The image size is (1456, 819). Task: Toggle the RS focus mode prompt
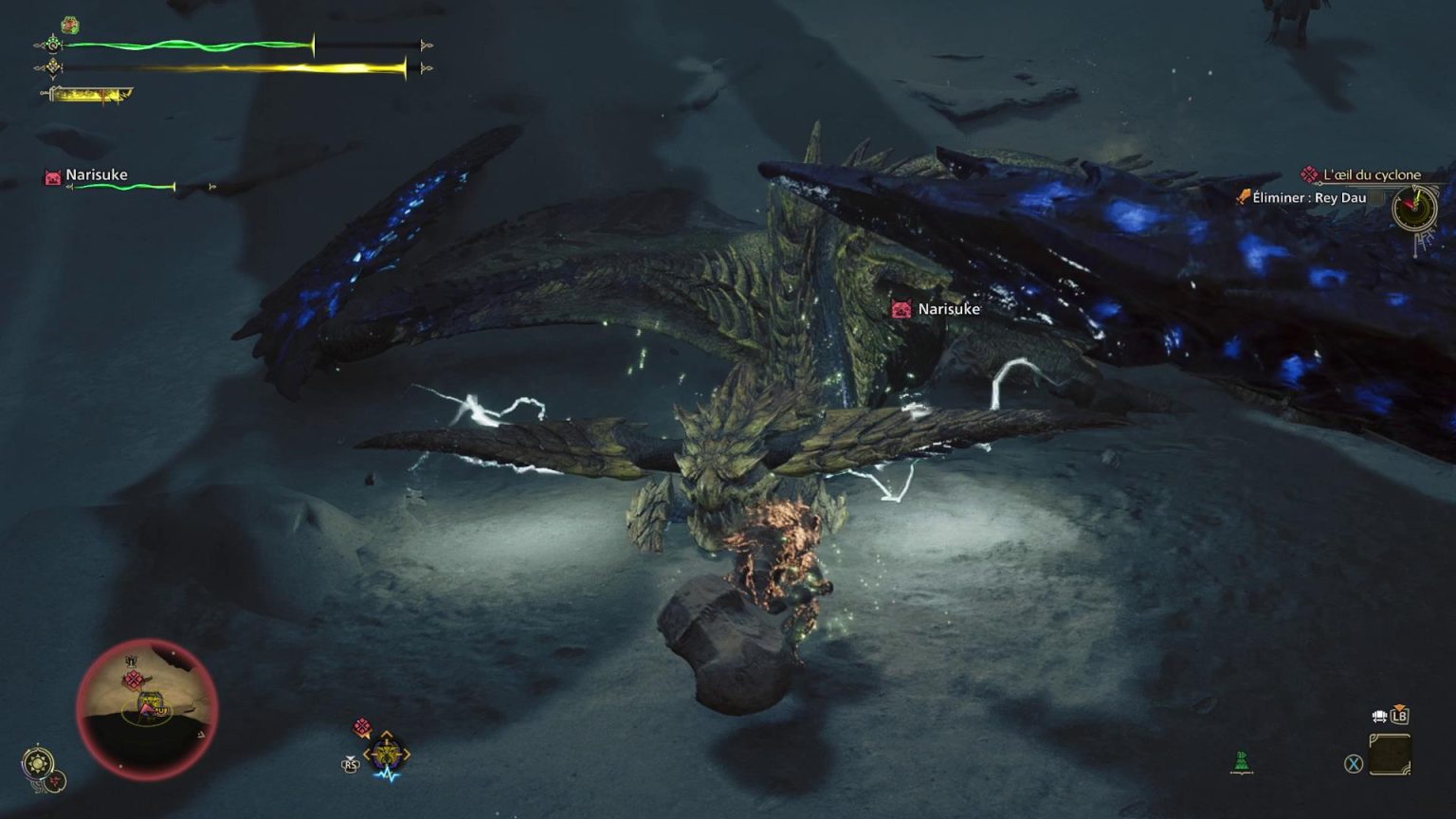point(351,764)
